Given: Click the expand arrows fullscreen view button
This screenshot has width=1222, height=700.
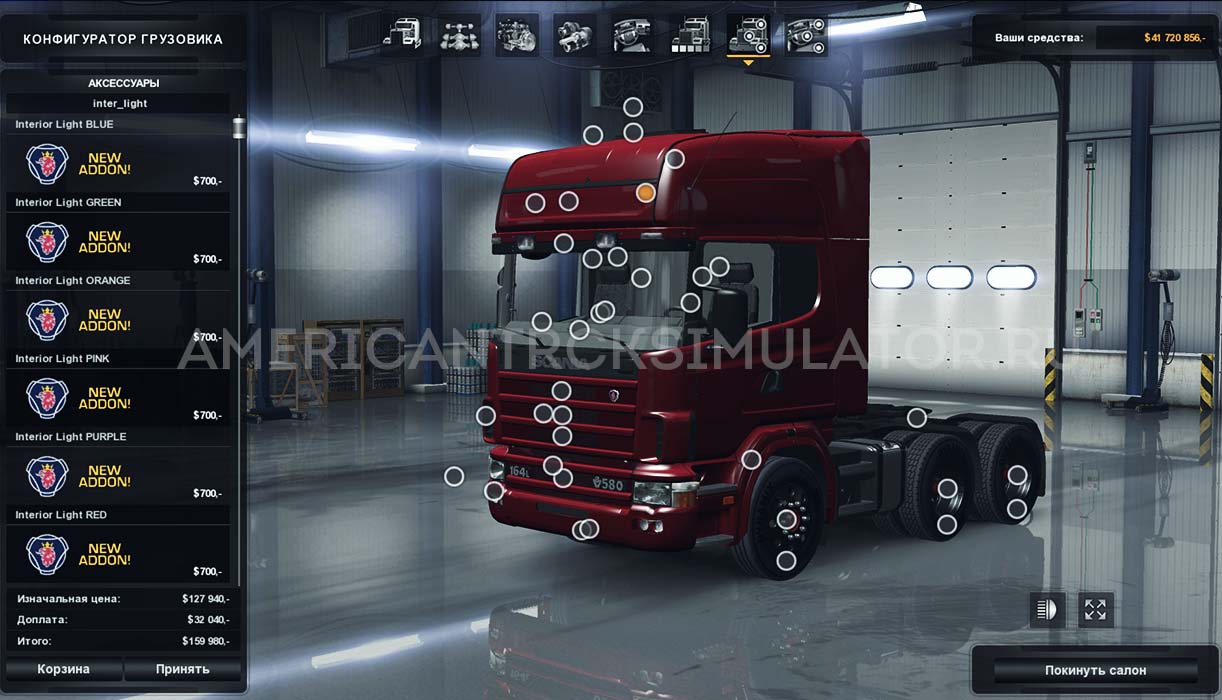Looking at the screenshot, I should [1096, 609].
